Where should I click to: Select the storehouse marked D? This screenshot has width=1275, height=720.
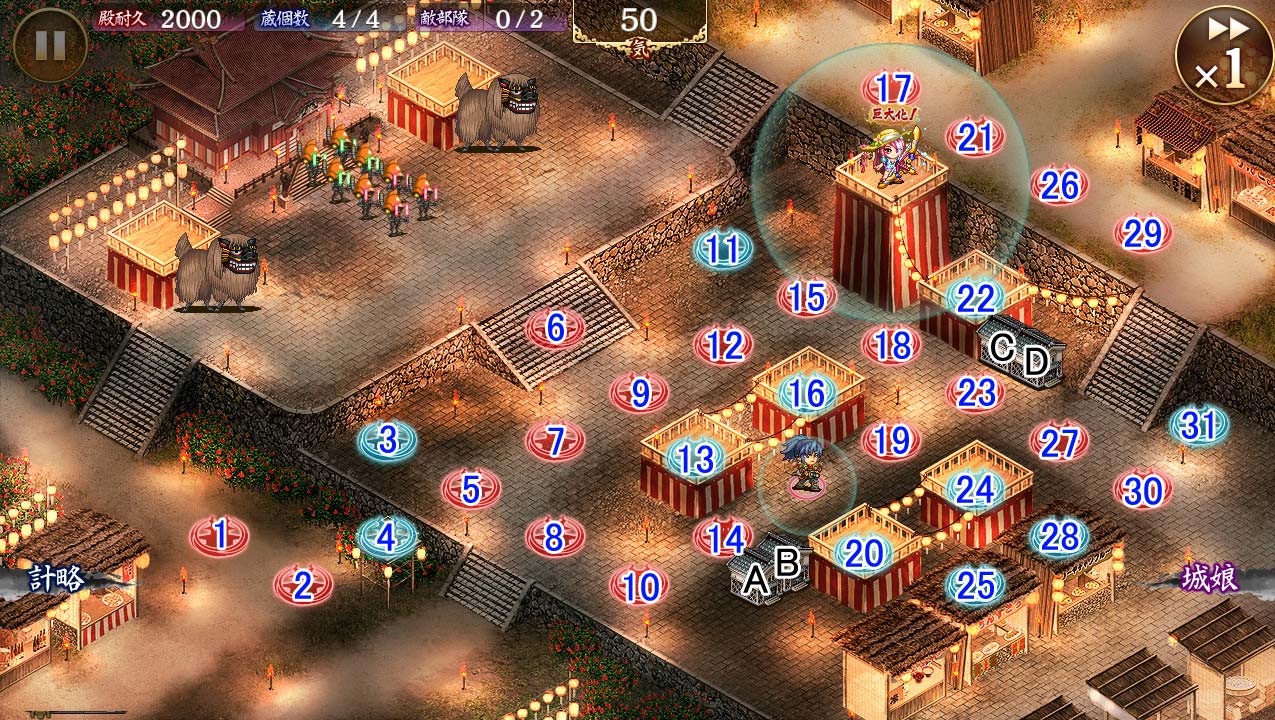pos(1036,361)
